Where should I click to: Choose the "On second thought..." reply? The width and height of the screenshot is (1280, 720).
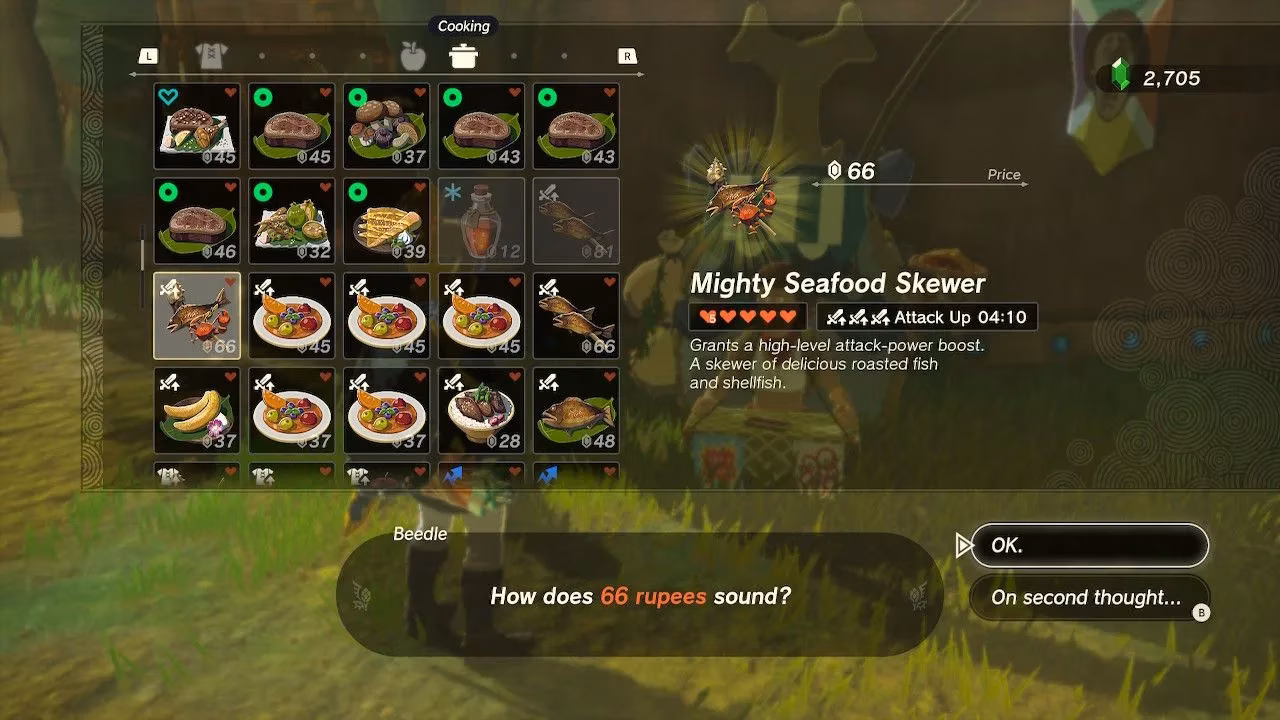[x=1088, y=598]
